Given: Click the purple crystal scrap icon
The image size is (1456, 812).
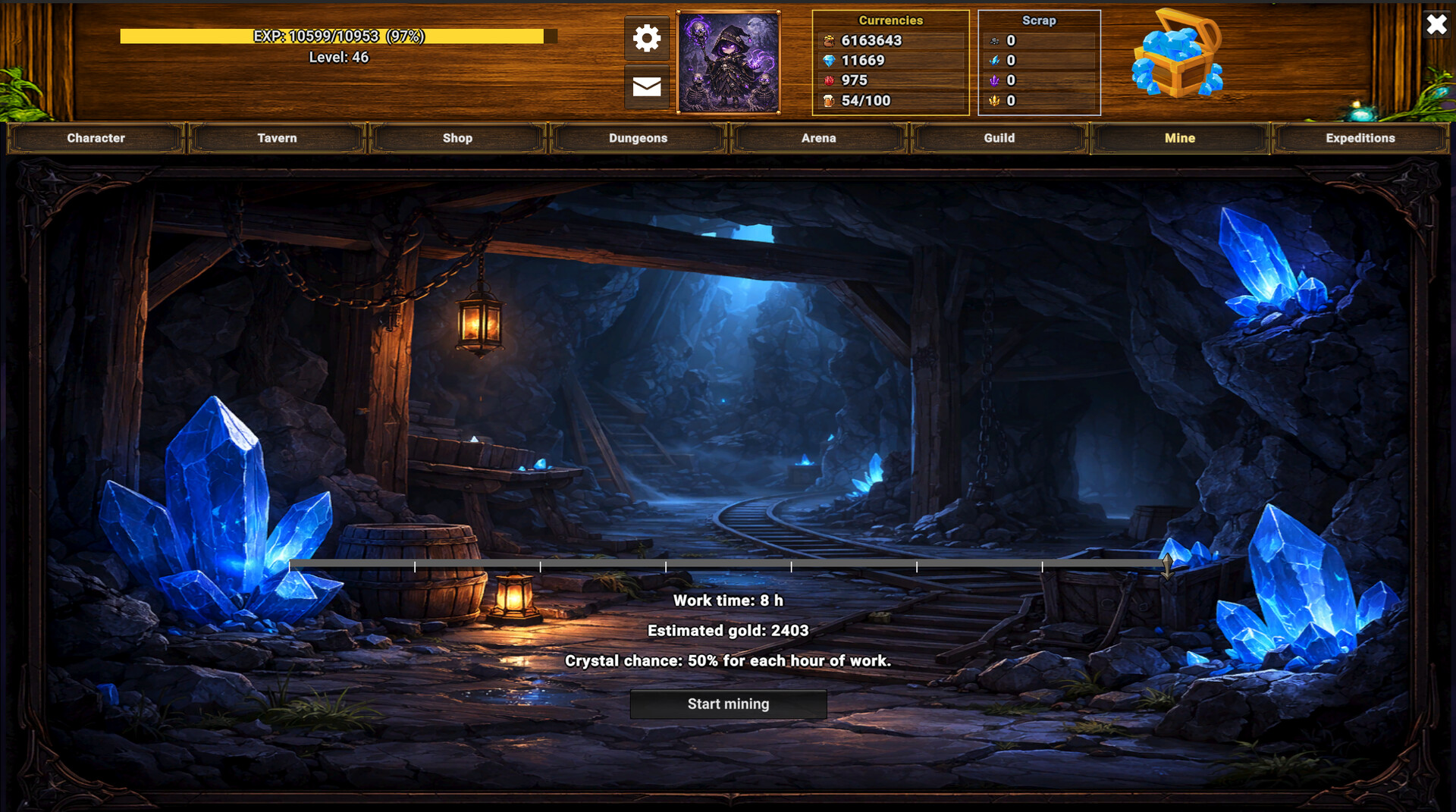Looking at the screenshot, I should [x=996, y=80].
